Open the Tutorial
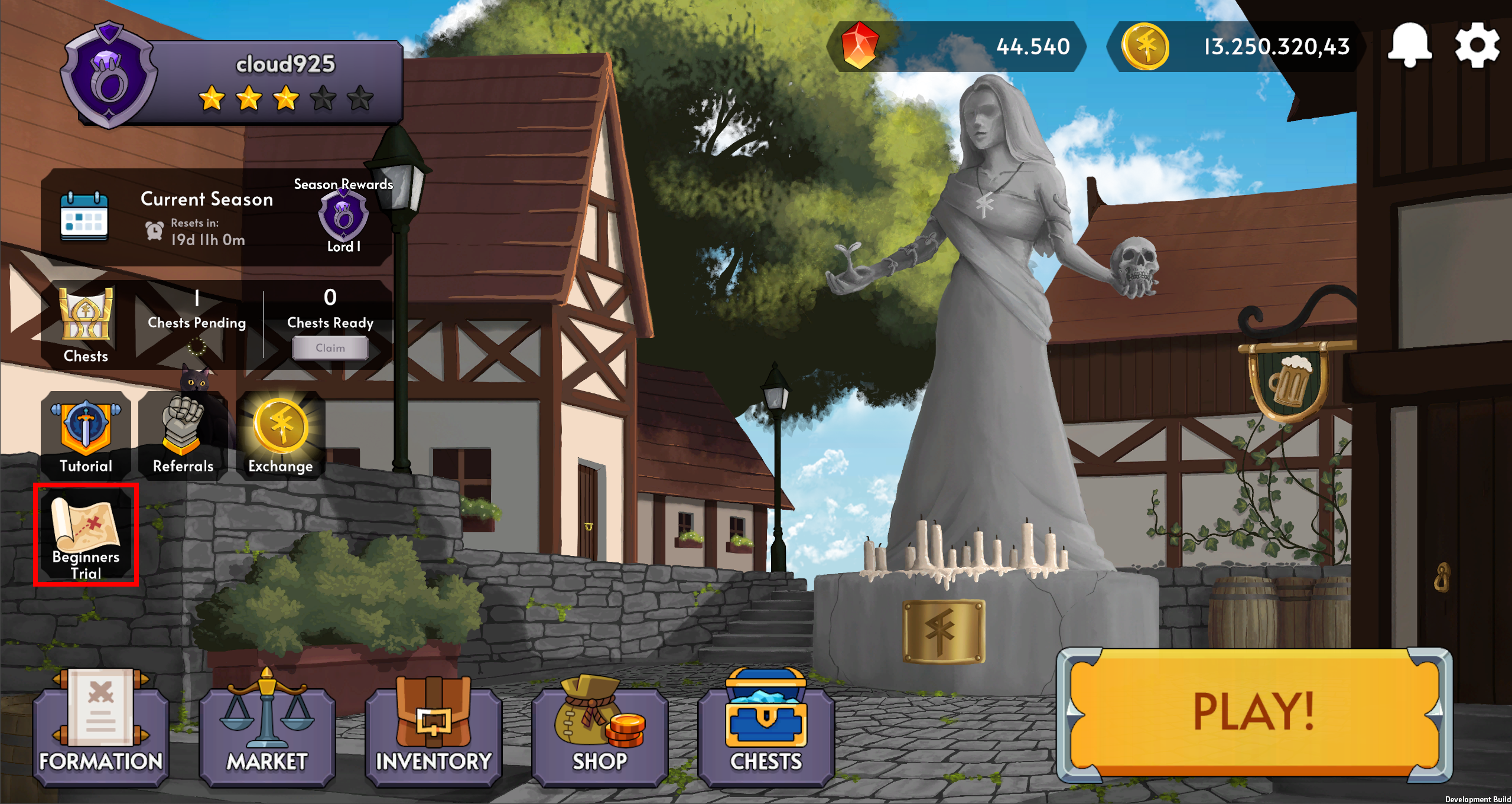 tap(86, 435)
